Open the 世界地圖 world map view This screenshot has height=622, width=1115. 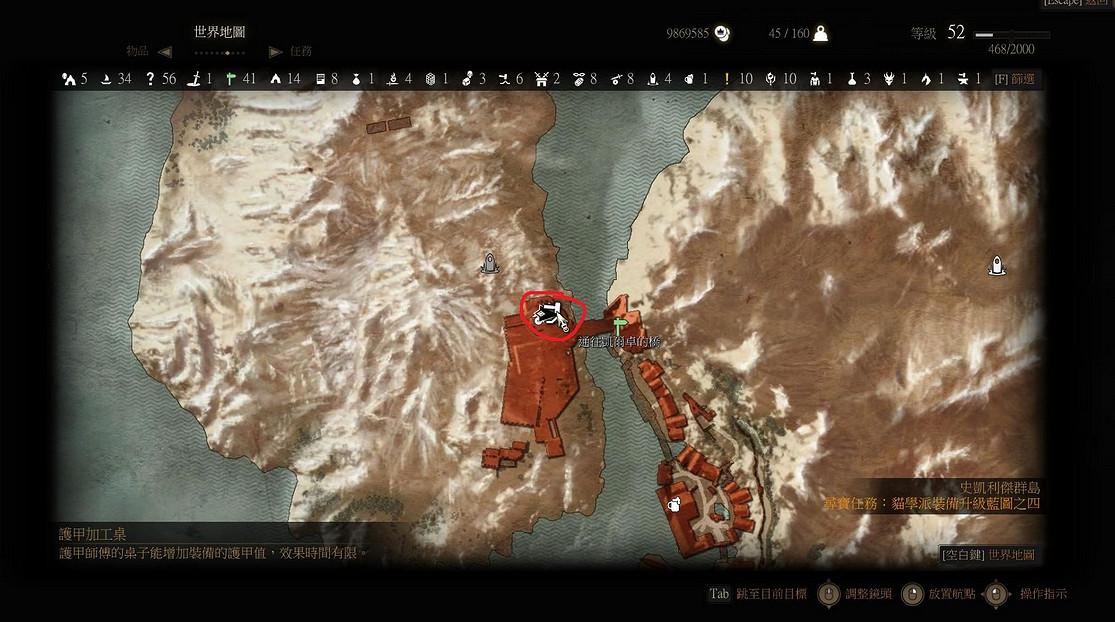point(988,554)
